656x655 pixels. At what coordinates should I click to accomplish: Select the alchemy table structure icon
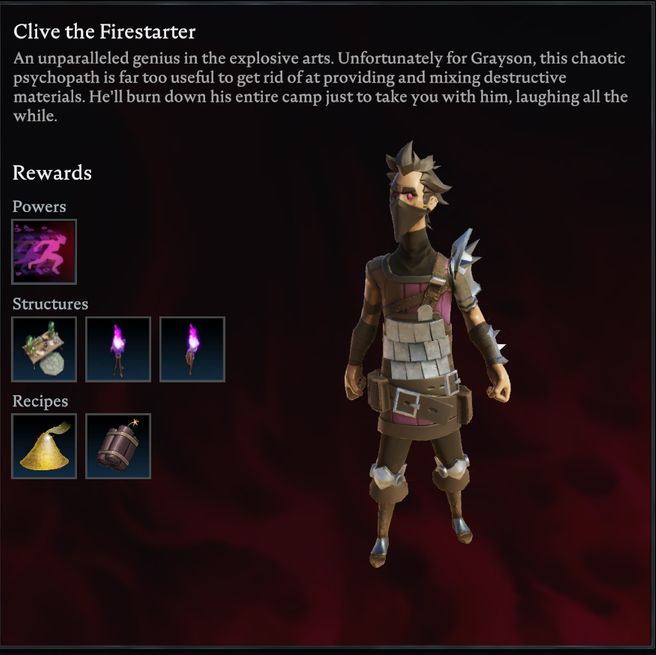point(44,349)
